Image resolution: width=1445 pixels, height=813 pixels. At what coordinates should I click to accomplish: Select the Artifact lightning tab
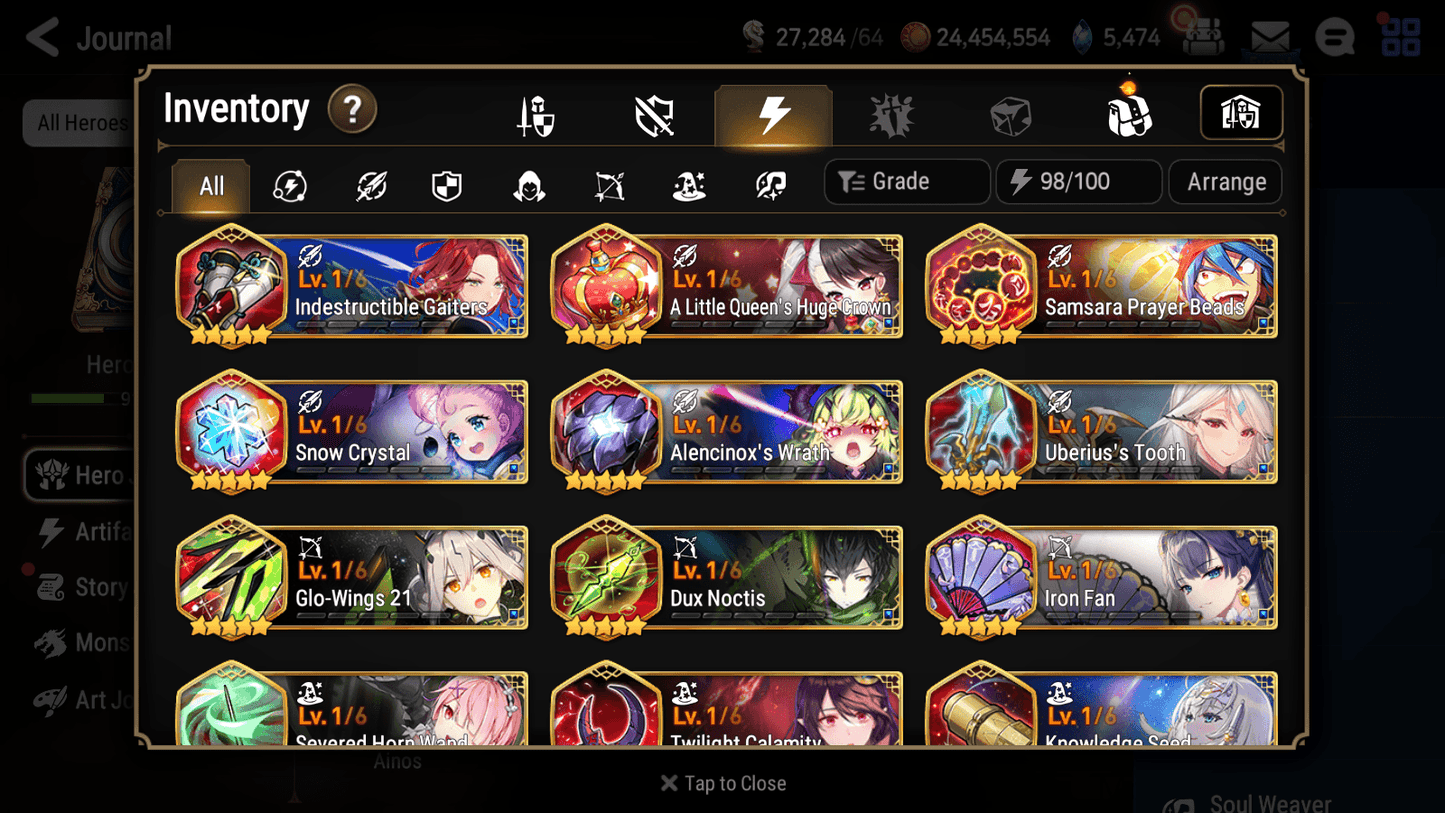[x=774, y=114]
